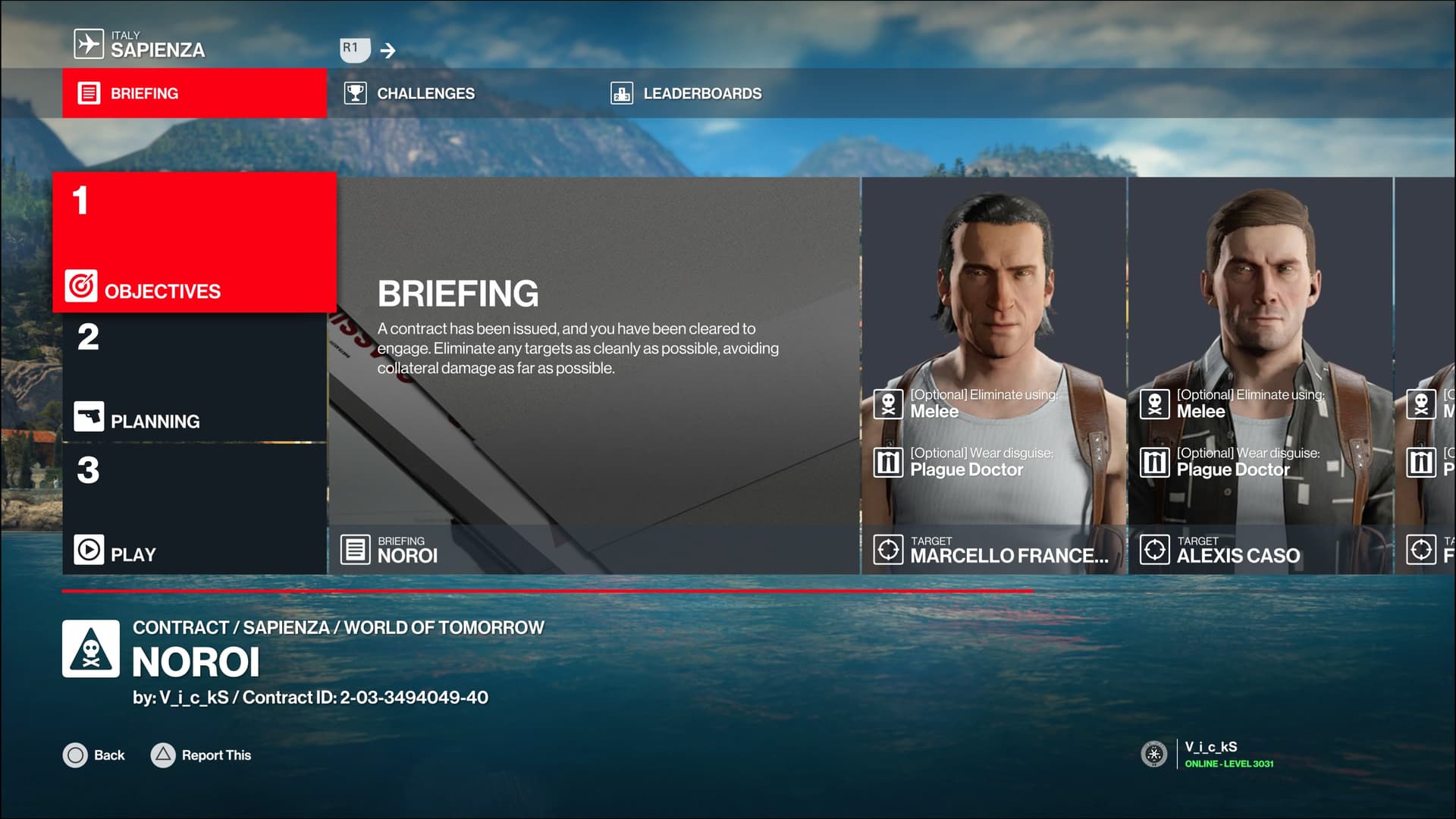
Task: Select target Marcello France card
Action: click(993, 375)
